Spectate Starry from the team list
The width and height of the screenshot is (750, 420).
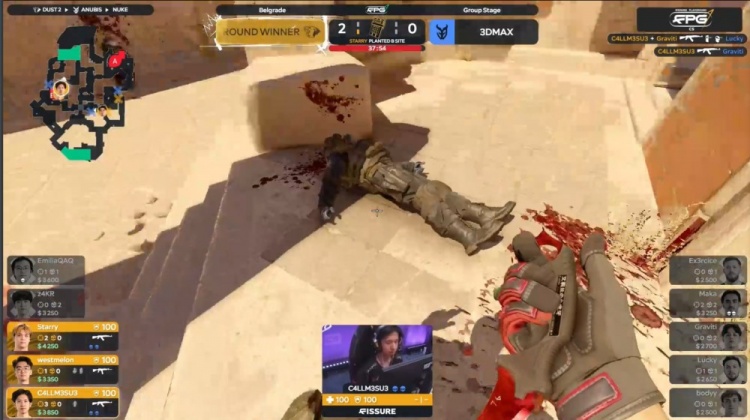[x=62, y=336]
